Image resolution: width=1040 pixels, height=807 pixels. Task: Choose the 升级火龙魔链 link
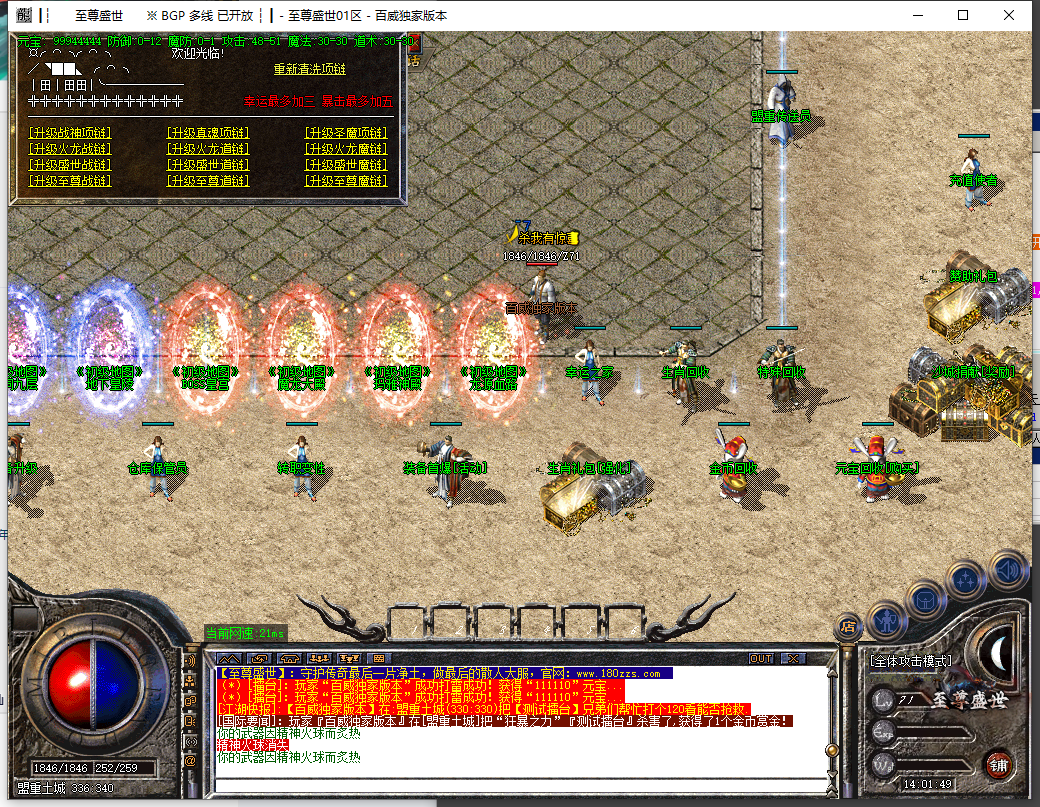345,149
